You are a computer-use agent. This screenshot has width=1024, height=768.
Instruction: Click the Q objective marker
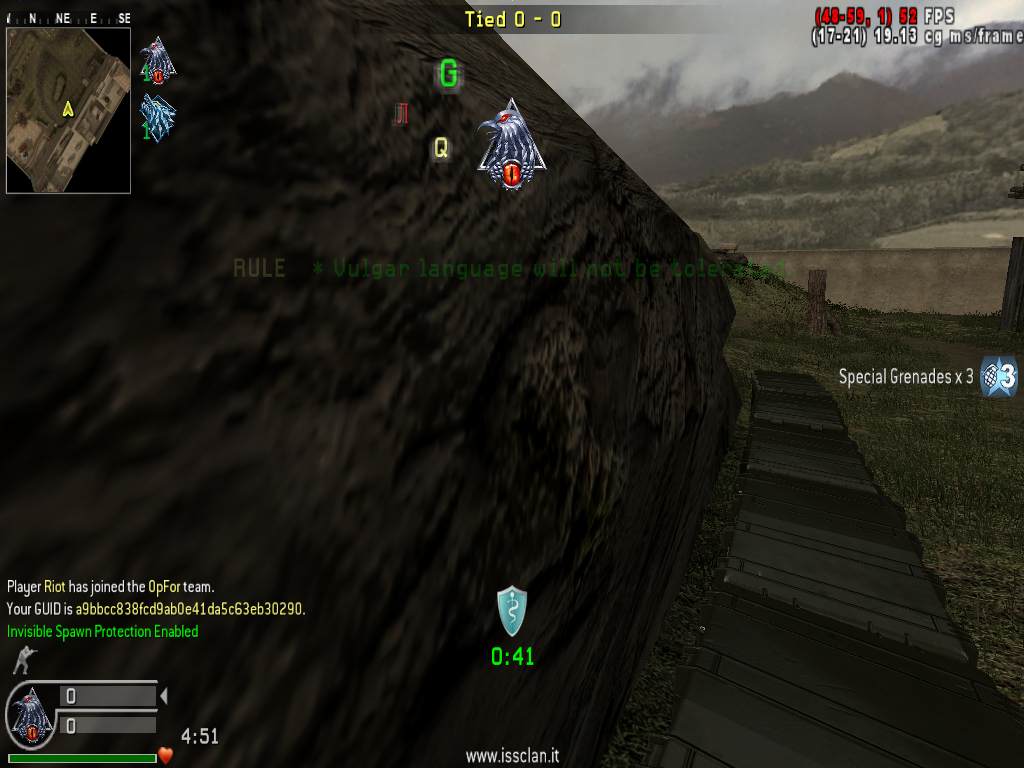[440, 149]
